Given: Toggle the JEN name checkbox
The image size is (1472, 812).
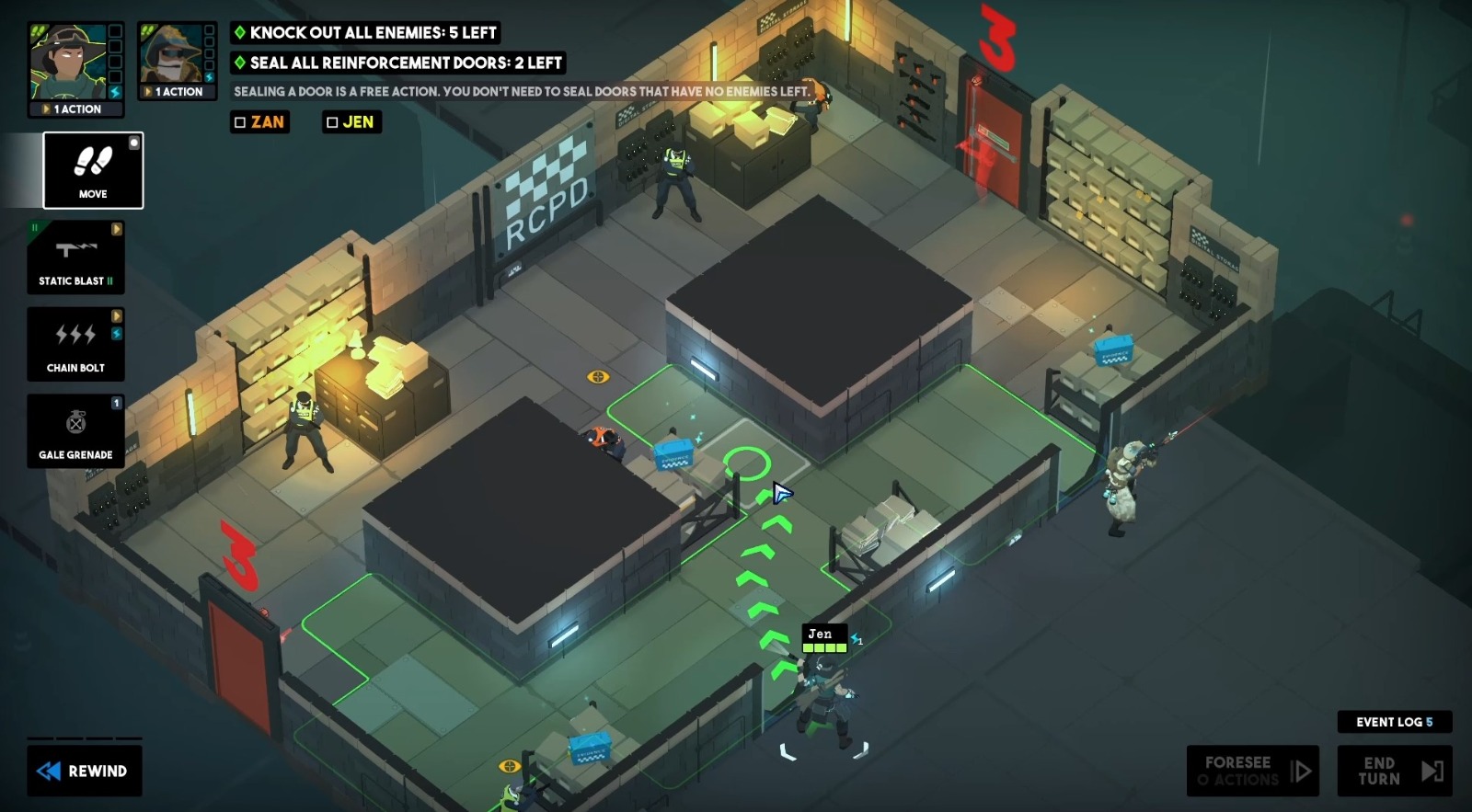Looking at the screenshot, I should 330,121.
